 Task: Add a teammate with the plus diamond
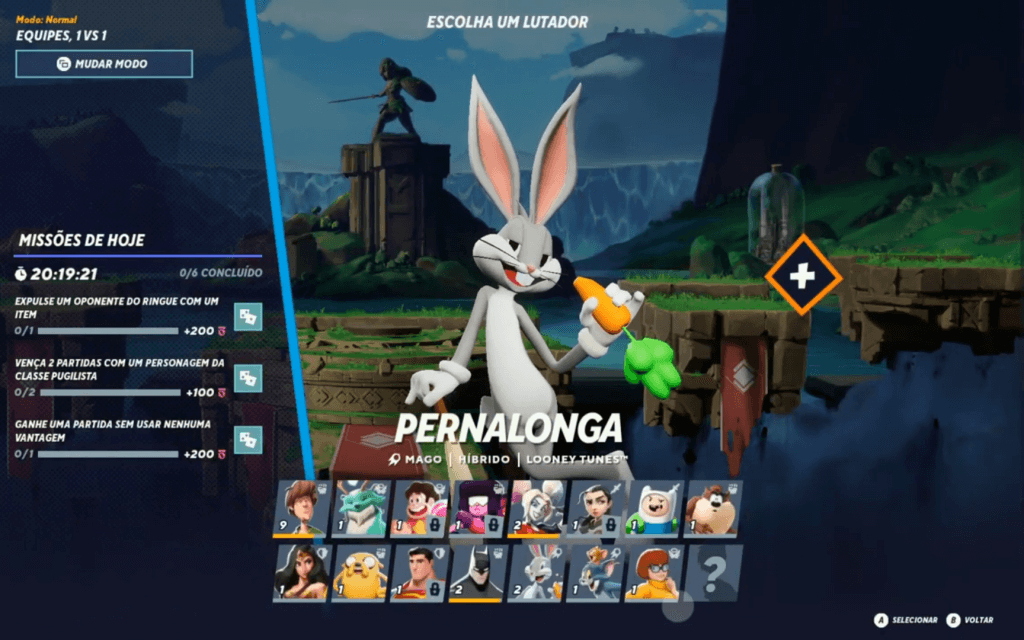pyautogui.click(x=803, y=275)
